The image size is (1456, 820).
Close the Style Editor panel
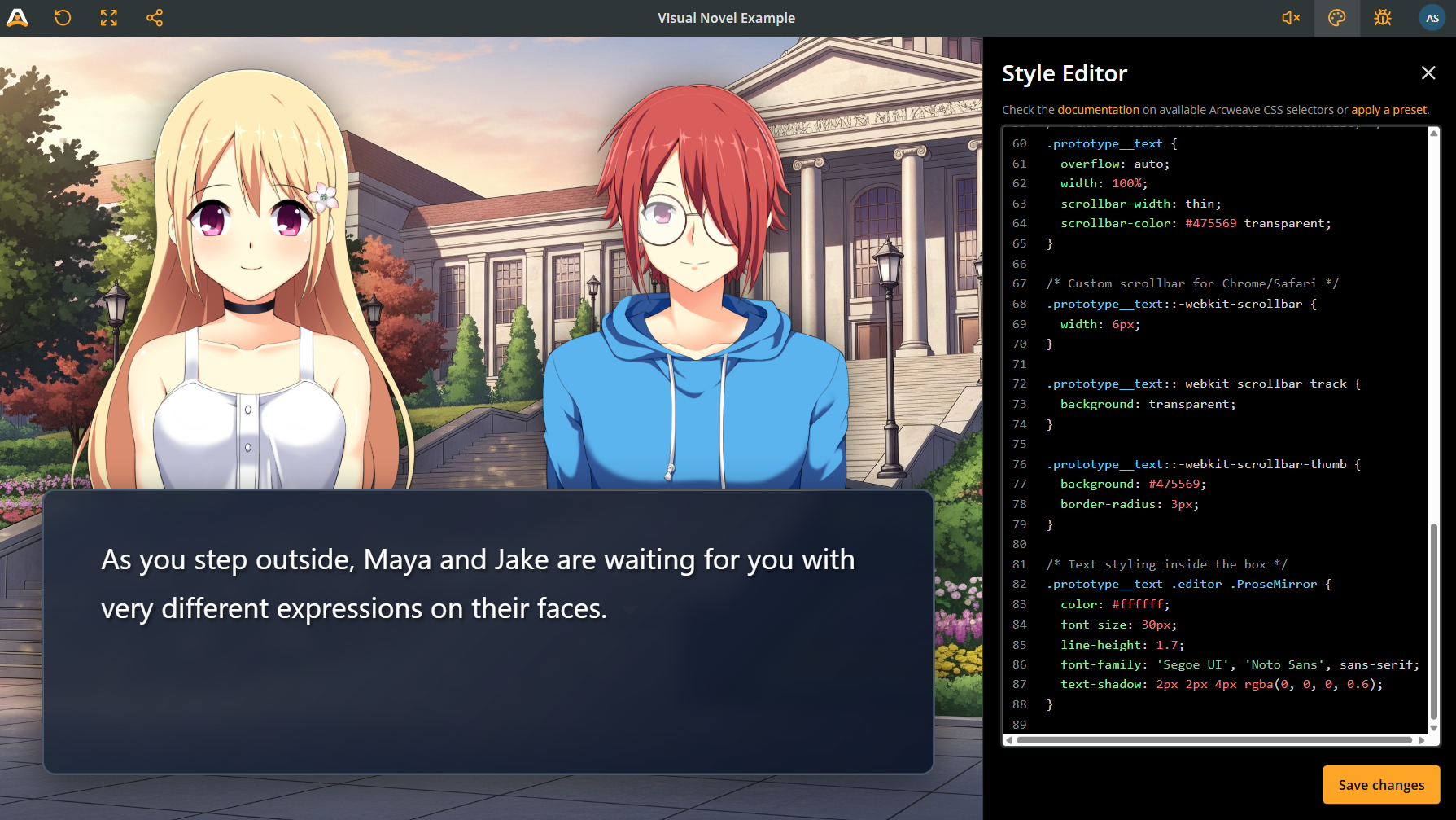click(x=1428, y=73)
